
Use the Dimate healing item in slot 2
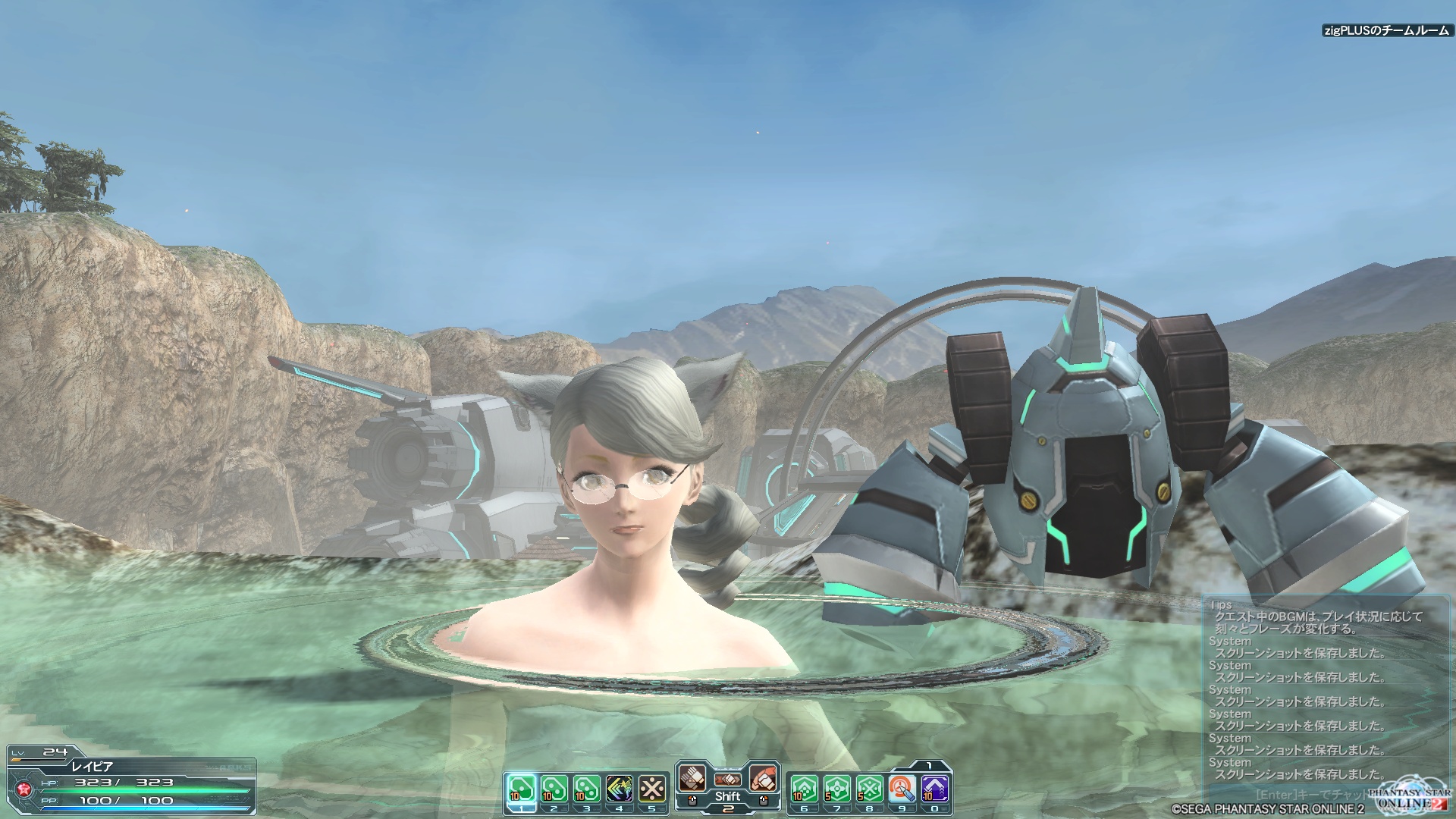pyautogui.click(x=554, y=789)
